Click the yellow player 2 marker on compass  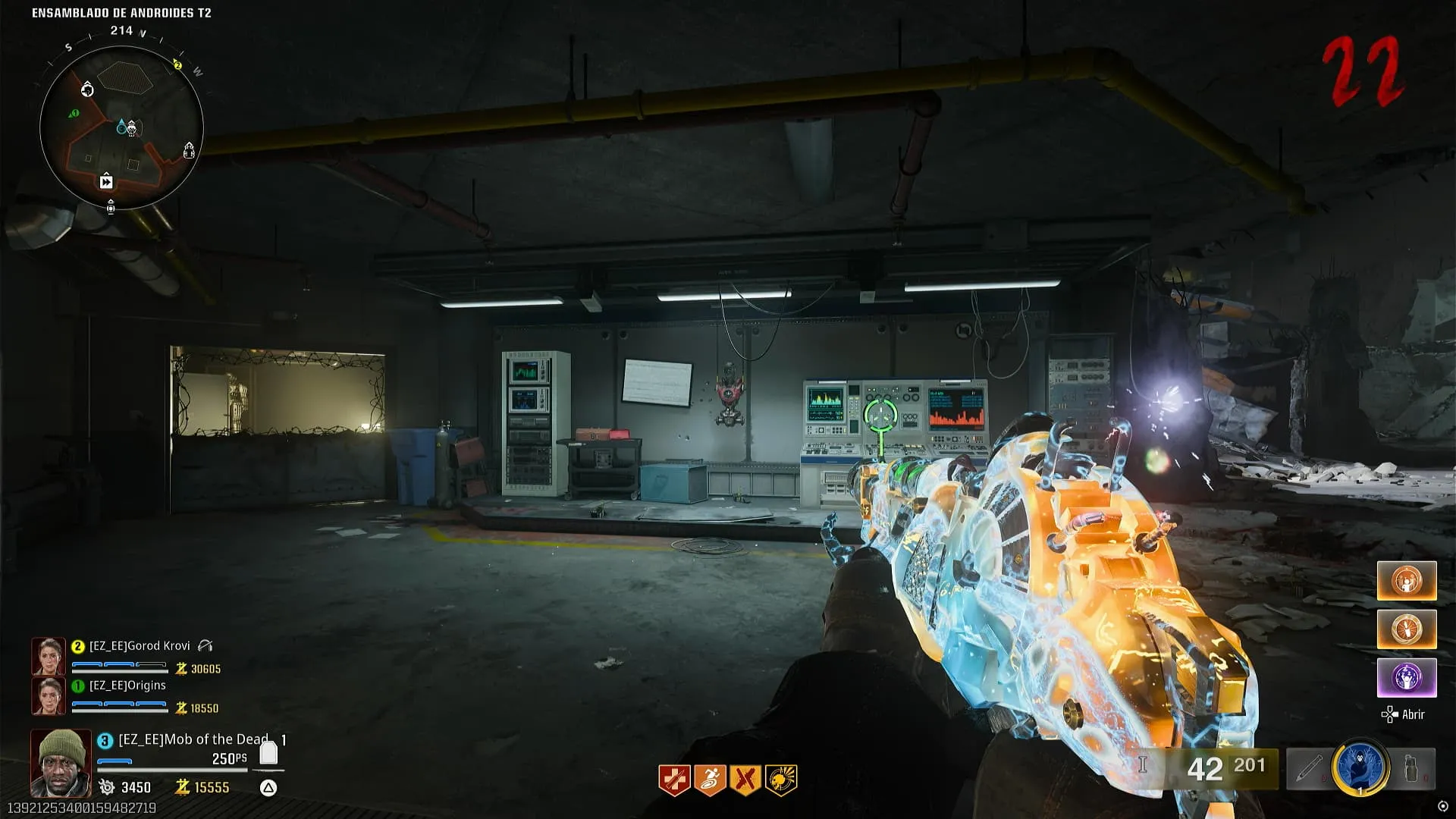[x=178, y=65]
